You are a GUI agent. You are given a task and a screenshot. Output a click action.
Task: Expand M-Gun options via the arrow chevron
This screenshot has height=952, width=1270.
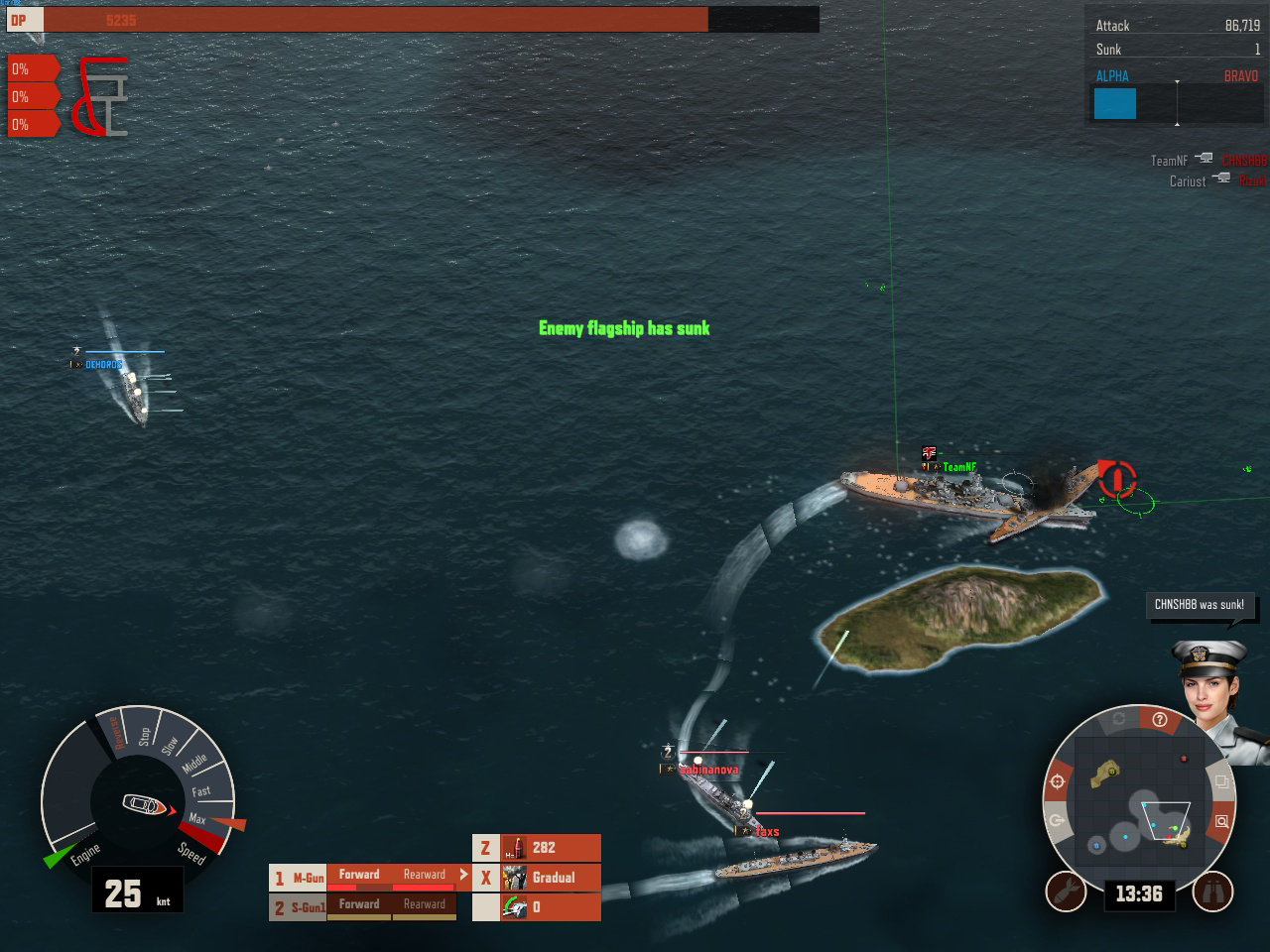click(x=462, y=874)
